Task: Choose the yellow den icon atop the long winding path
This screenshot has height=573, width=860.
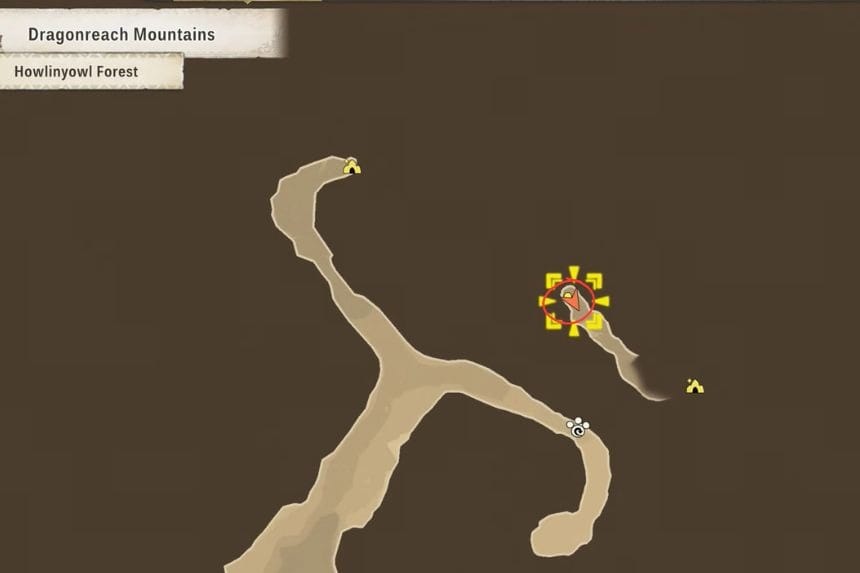Action: coord(352,167)
